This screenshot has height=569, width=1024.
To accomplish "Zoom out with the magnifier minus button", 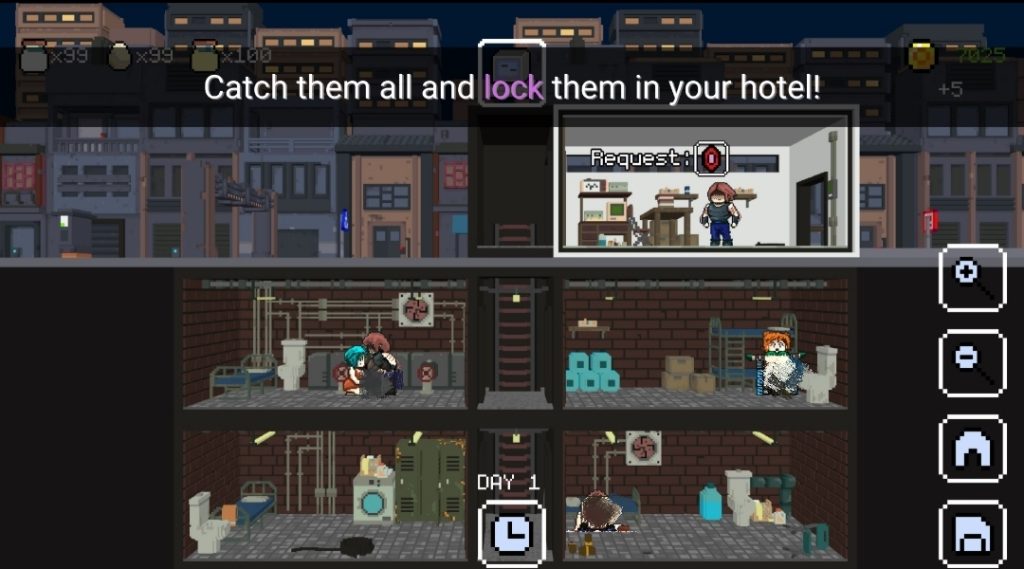I will 972,363.
